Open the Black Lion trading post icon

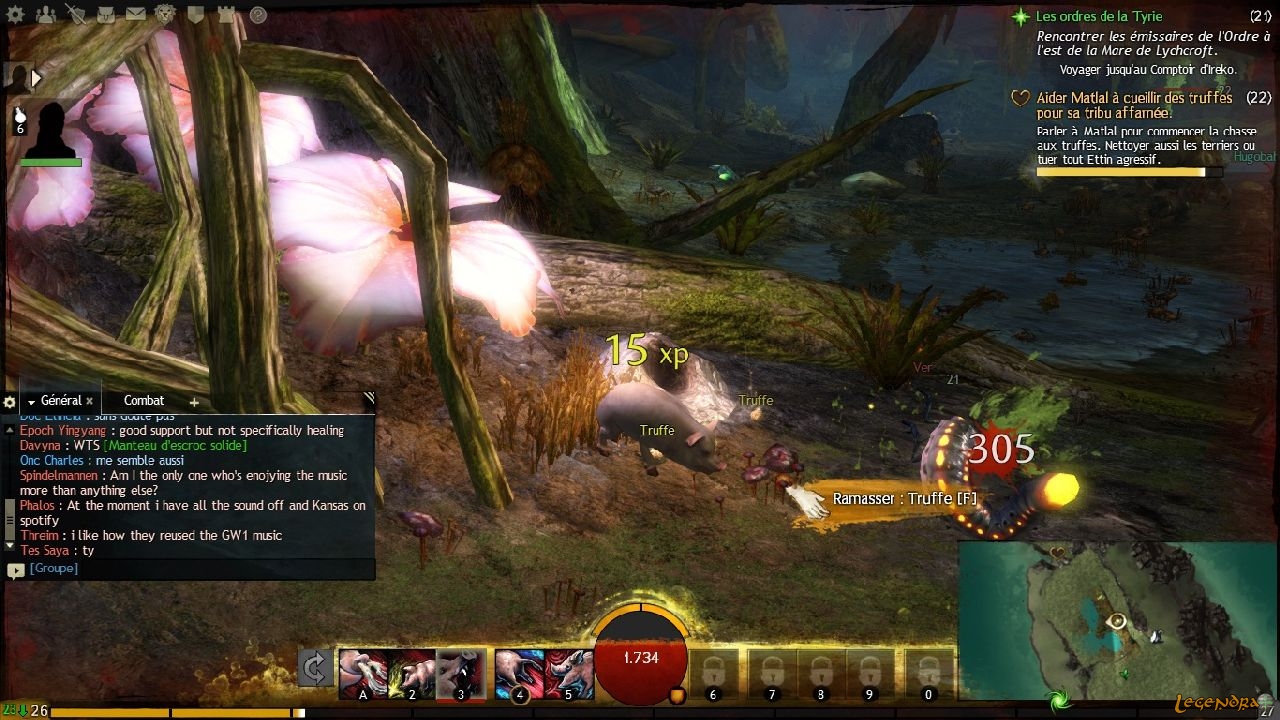click(x=165, y=14)
